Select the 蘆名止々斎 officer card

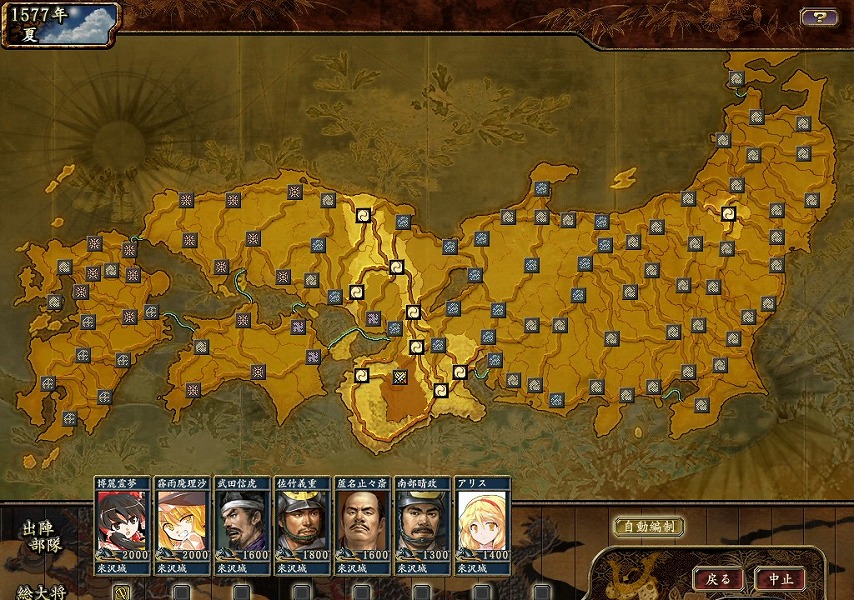pos(362,525)
